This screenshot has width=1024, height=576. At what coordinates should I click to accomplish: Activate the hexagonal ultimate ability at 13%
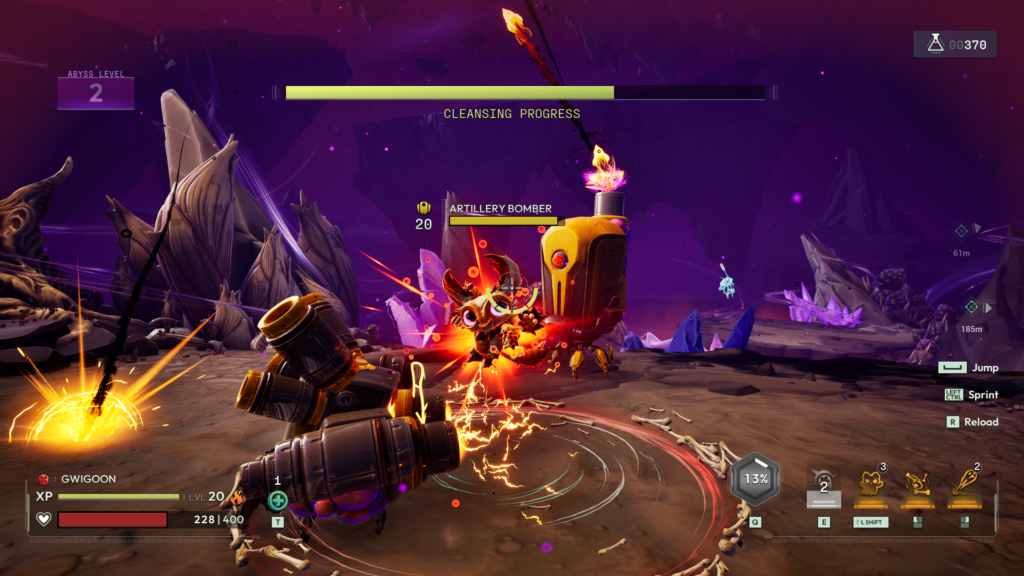756,478
